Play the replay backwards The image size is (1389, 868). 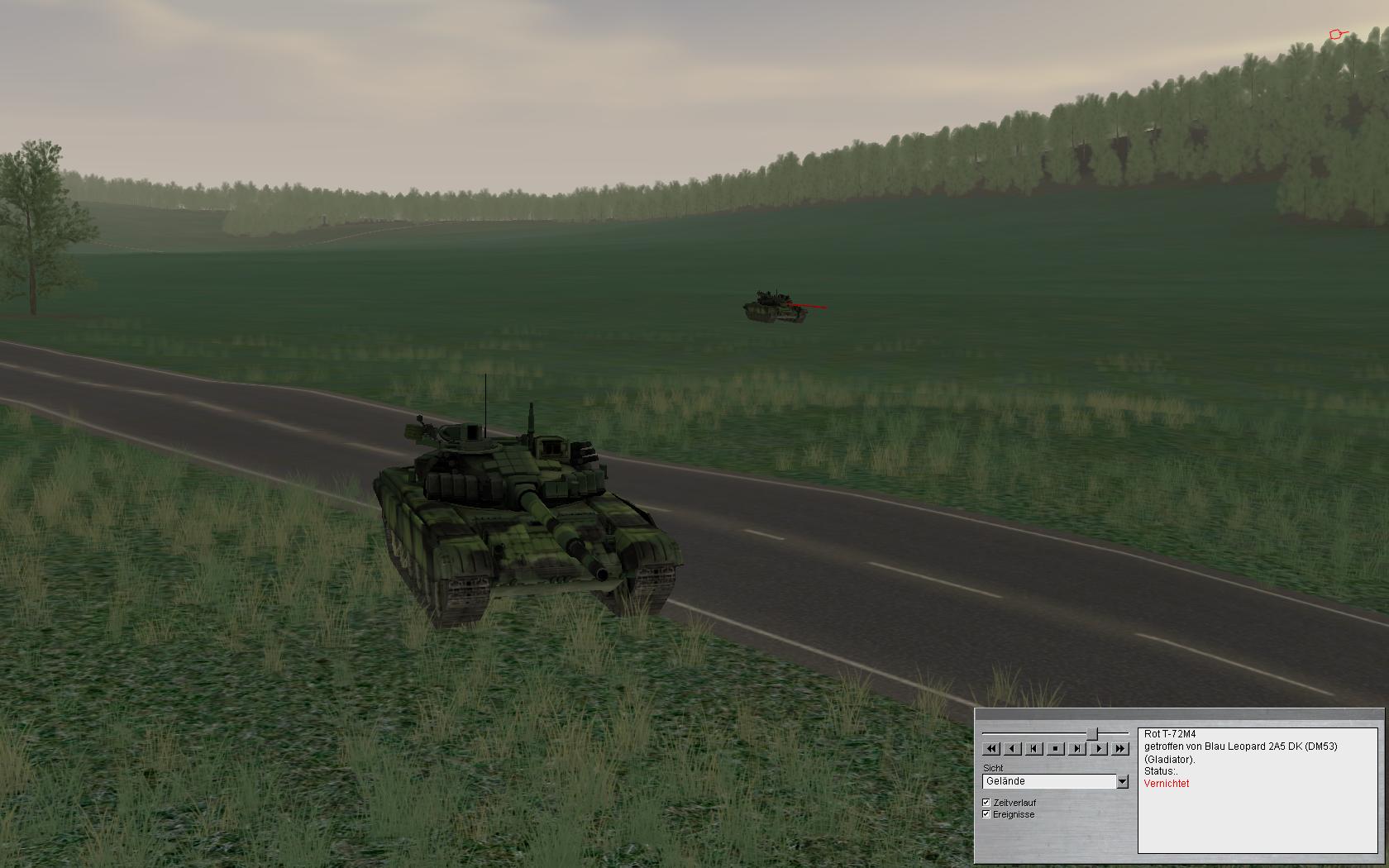coord(1012,749)
